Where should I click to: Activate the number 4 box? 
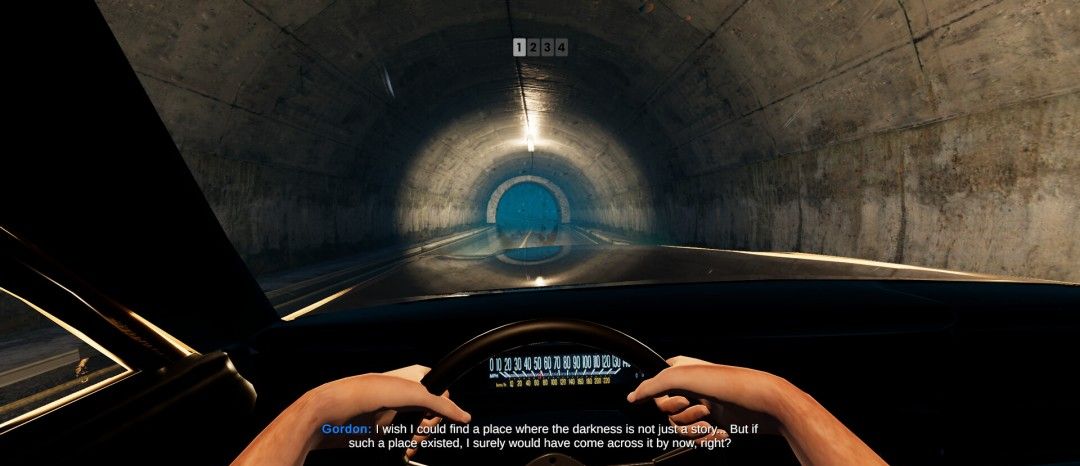coord(561,47)
